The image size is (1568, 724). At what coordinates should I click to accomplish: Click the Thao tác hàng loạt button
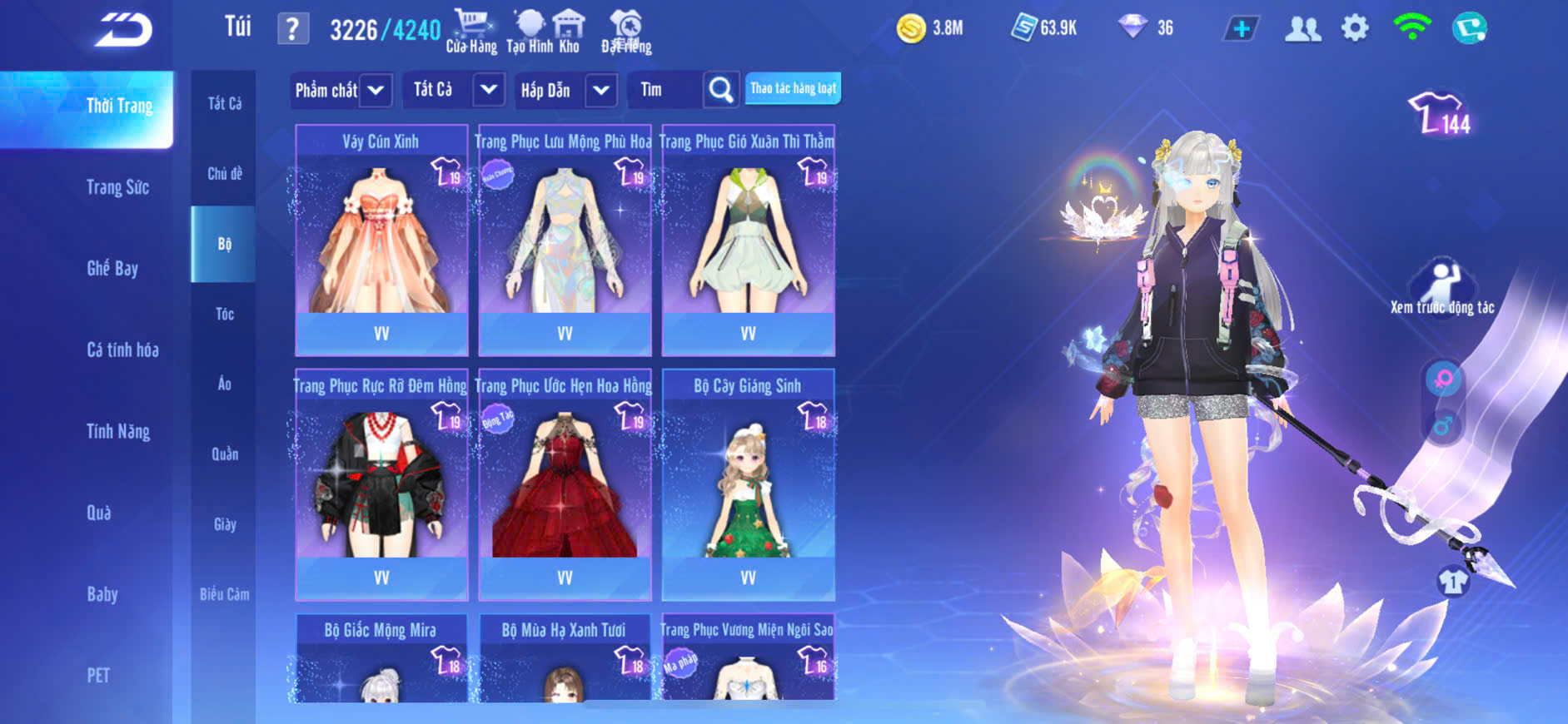pos(793,88)
